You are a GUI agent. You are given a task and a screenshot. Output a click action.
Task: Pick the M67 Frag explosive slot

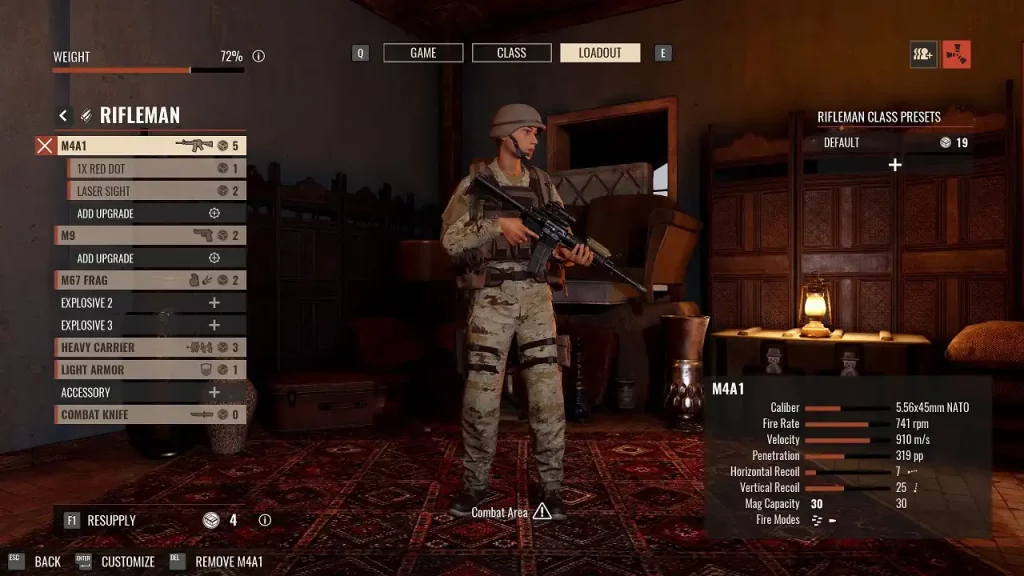[150, 281]
